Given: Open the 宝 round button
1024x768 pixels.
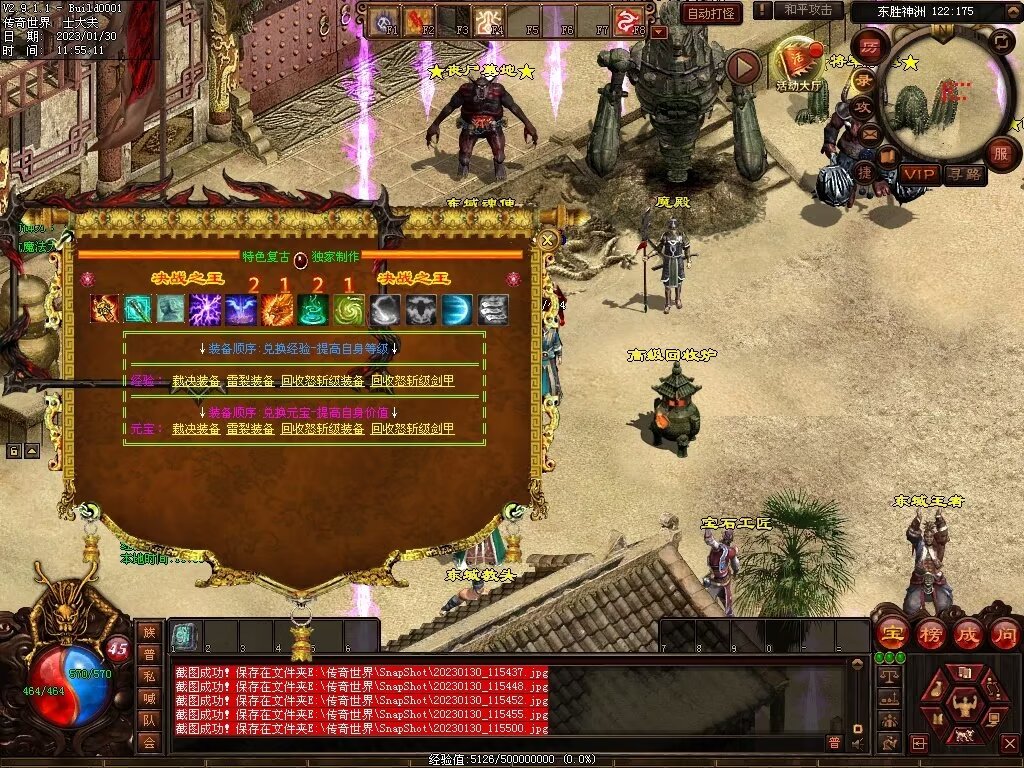Looking at the screenshot, I should [891, 633].
